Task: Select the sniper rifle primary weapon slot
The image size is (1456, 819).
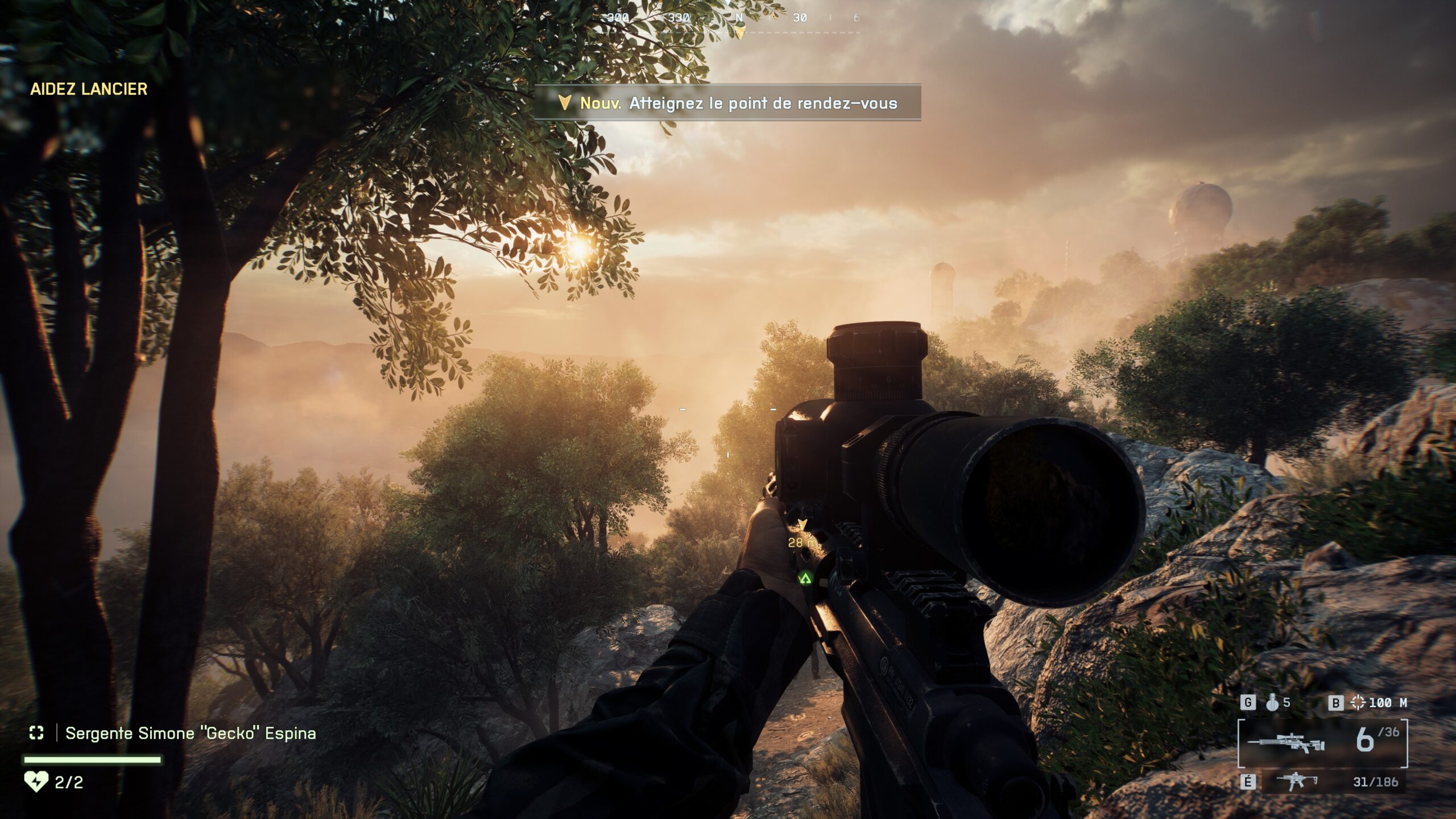Action: pyautogui.click(x=1285, y=743)
